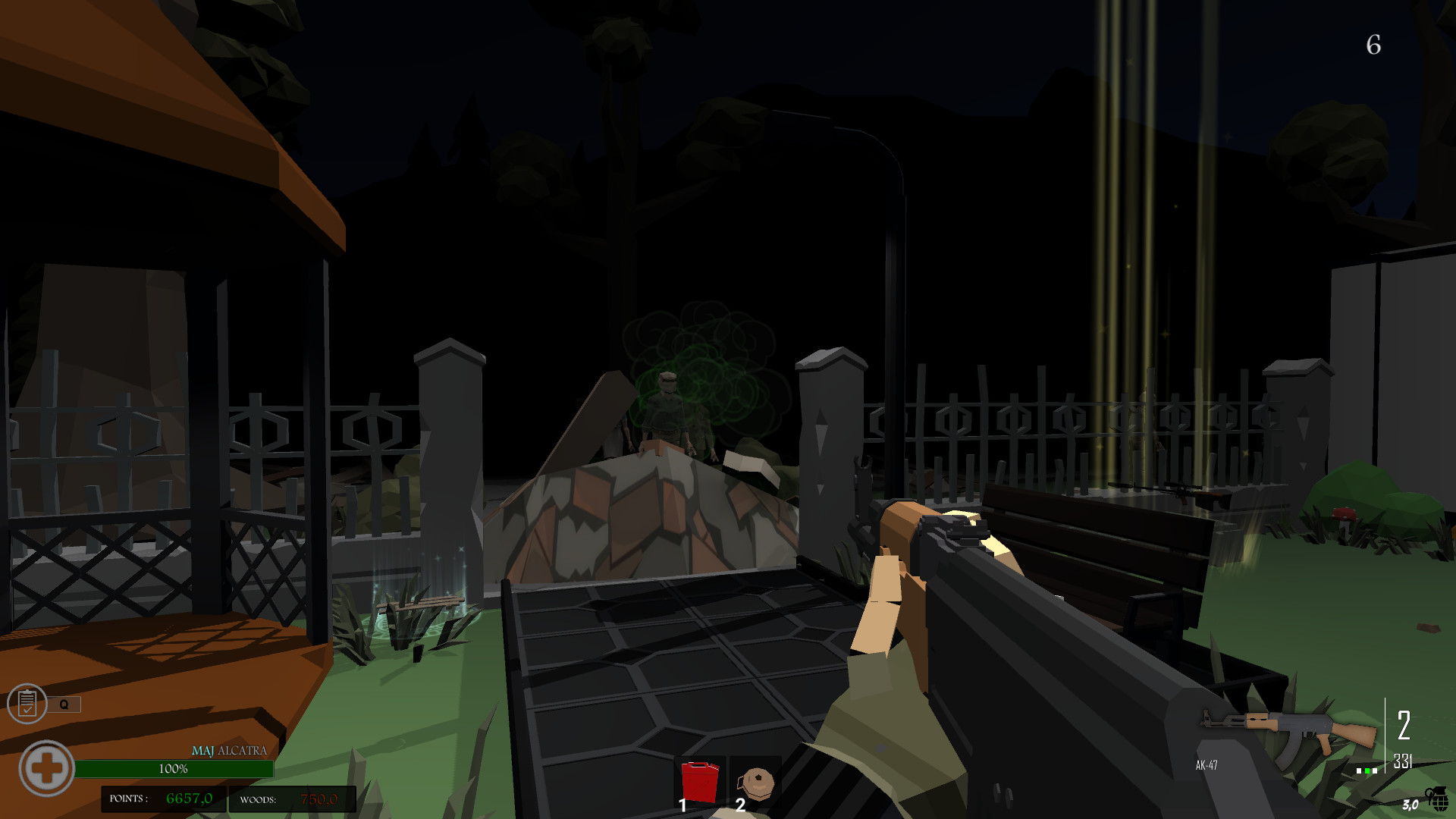The image size is (1456, 819).
Task: Click the grenade icon showing 3,0
Action: [x=1436, y=798]
